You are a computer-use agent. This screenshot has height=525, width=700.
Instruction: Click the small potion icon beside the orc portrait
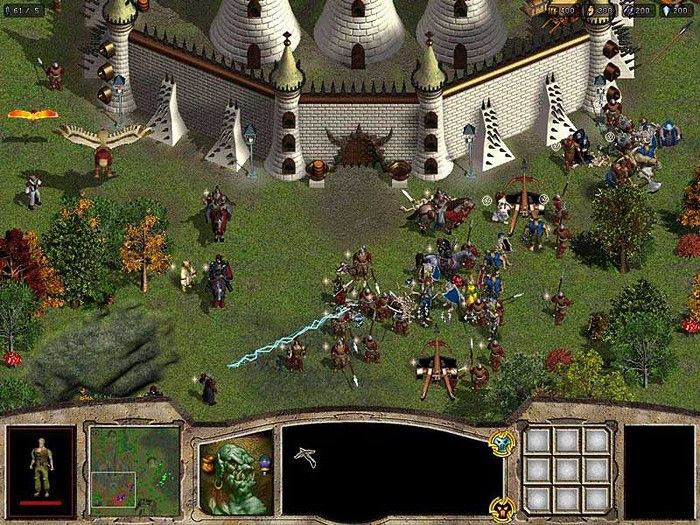[265, 461]
